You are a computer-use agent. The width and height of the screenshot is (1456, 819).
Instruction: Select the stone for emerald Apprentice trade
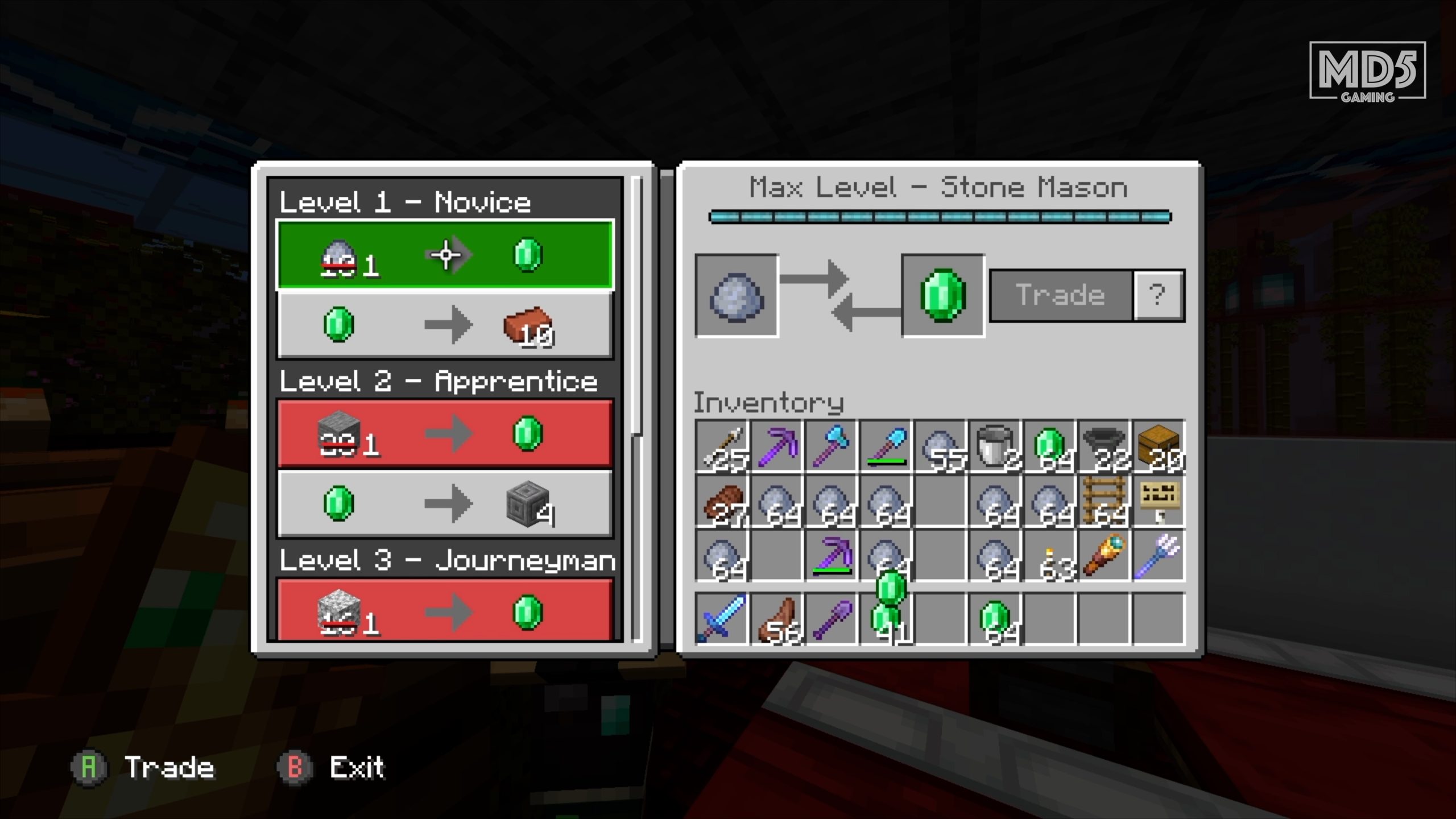click(x=445, y=434)
